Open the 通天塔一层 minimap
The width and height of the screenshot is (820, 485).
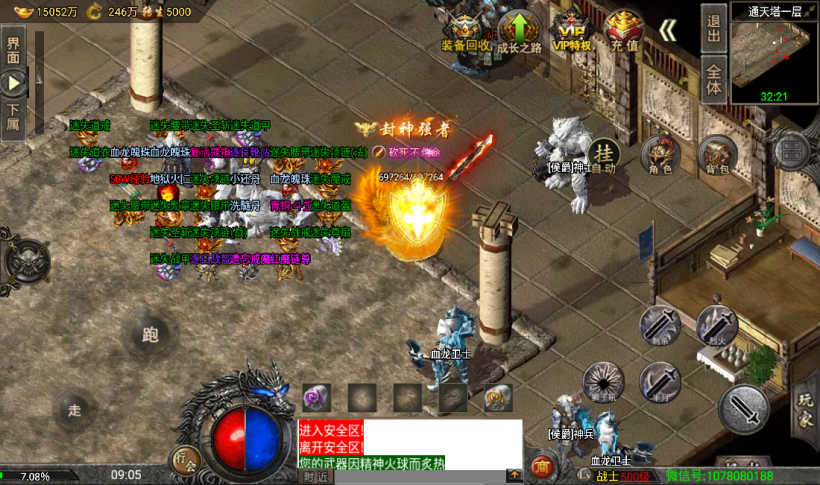point(775,55)
